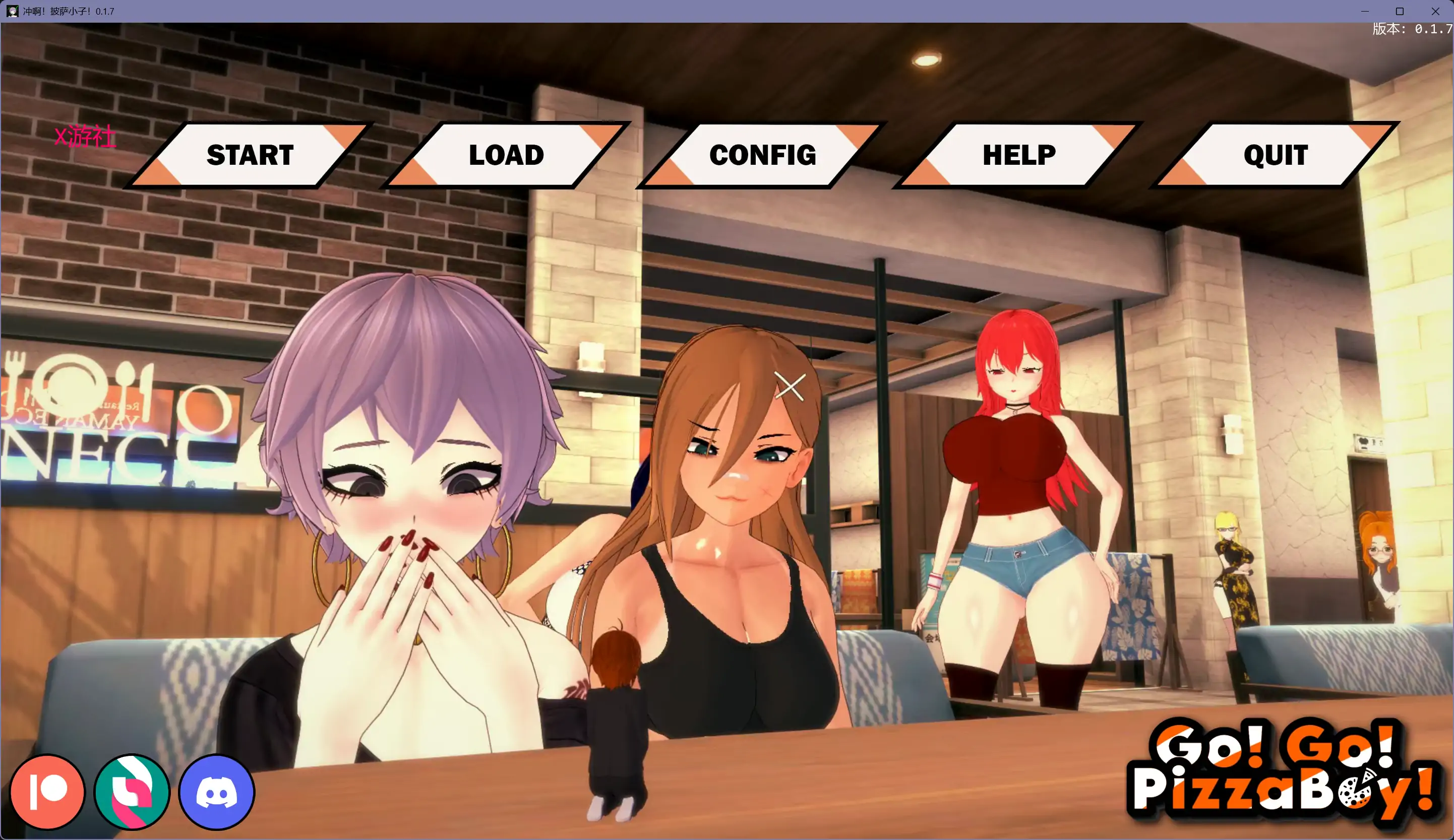This screenshot has width=1454, height=840.
Task: Open the CONFIG settings menu
Action: pos(763,155)
